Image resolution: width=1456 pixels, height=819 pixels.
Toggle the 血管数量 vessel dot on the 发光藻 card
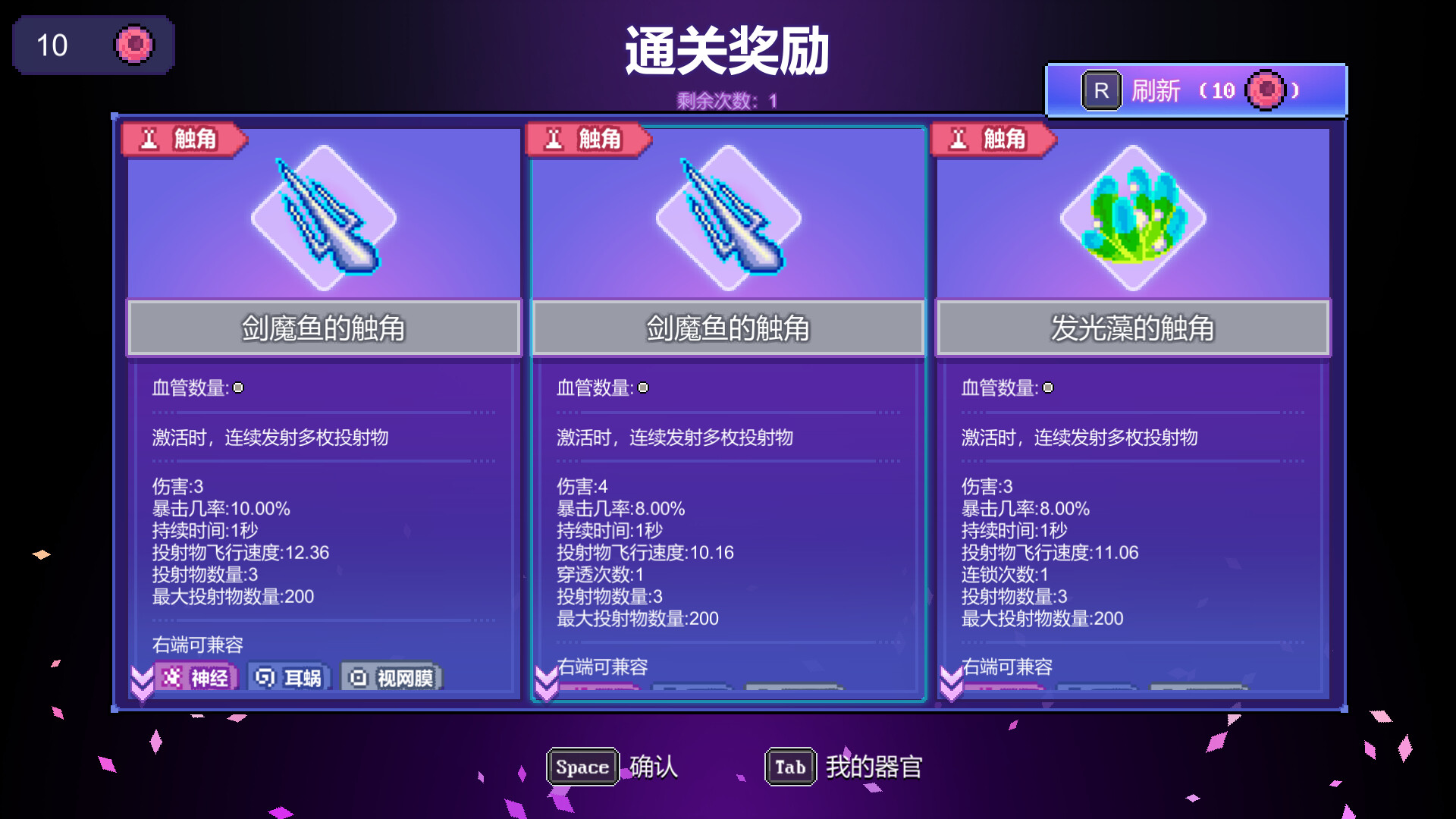tap(1049, 388)
